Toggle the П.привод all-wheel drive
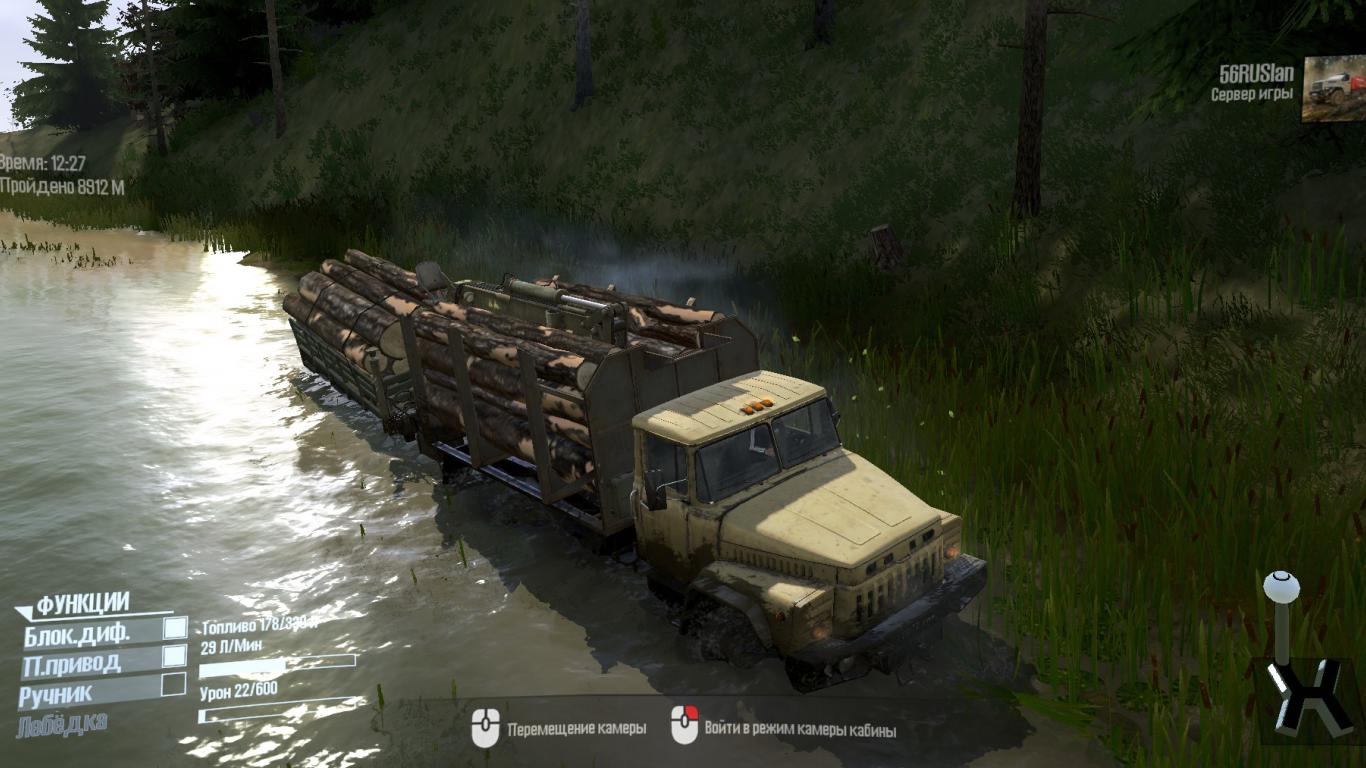This screenshot has width=1366, height=768. pos(174,656)
